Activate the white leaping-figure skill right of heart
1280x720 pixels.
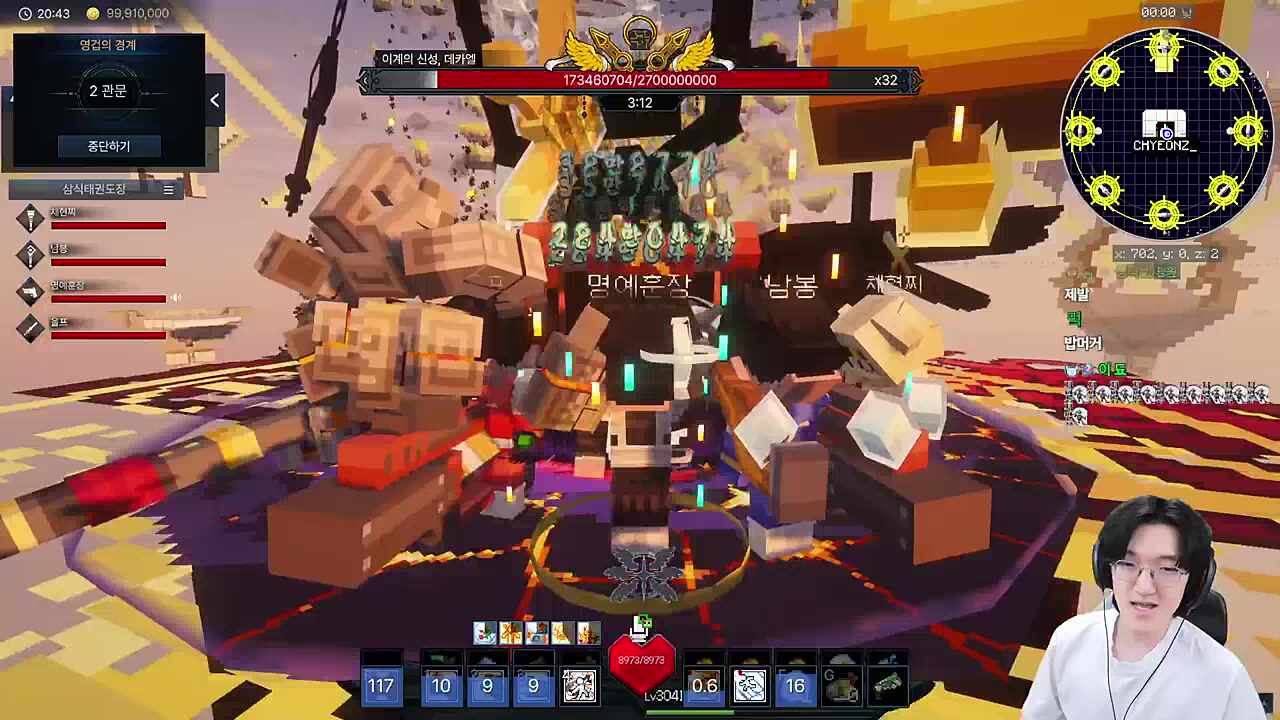point(749,685)
